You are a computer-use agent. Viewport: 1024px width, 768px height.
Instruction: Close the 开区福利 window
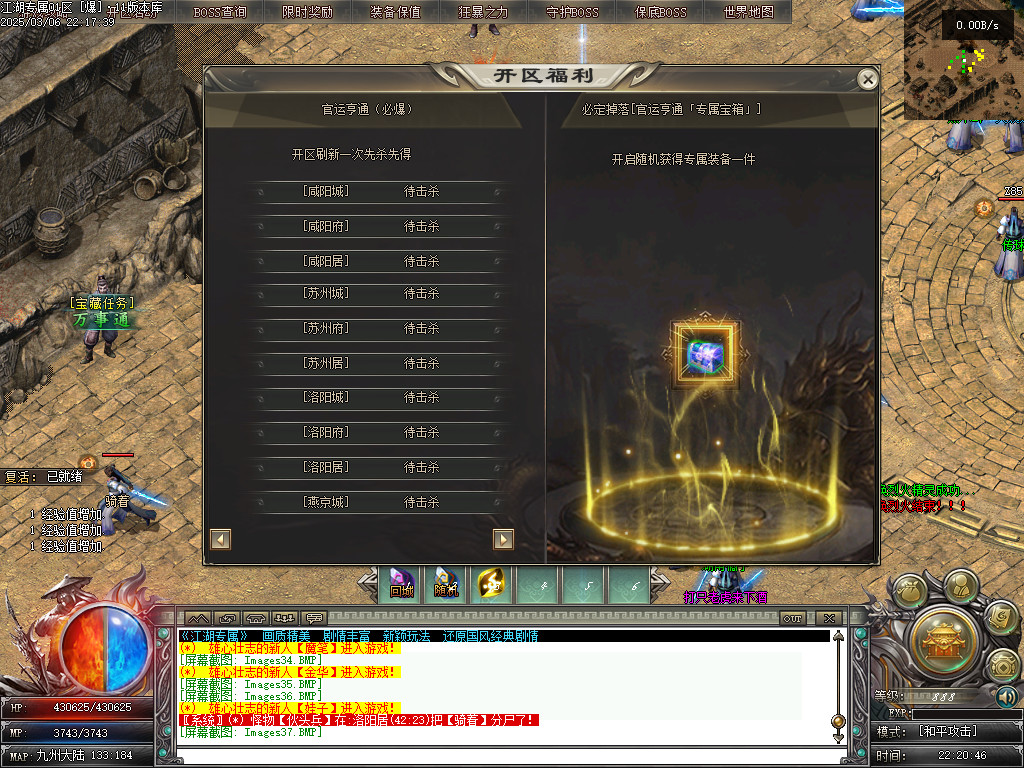[x=868, y=79]
